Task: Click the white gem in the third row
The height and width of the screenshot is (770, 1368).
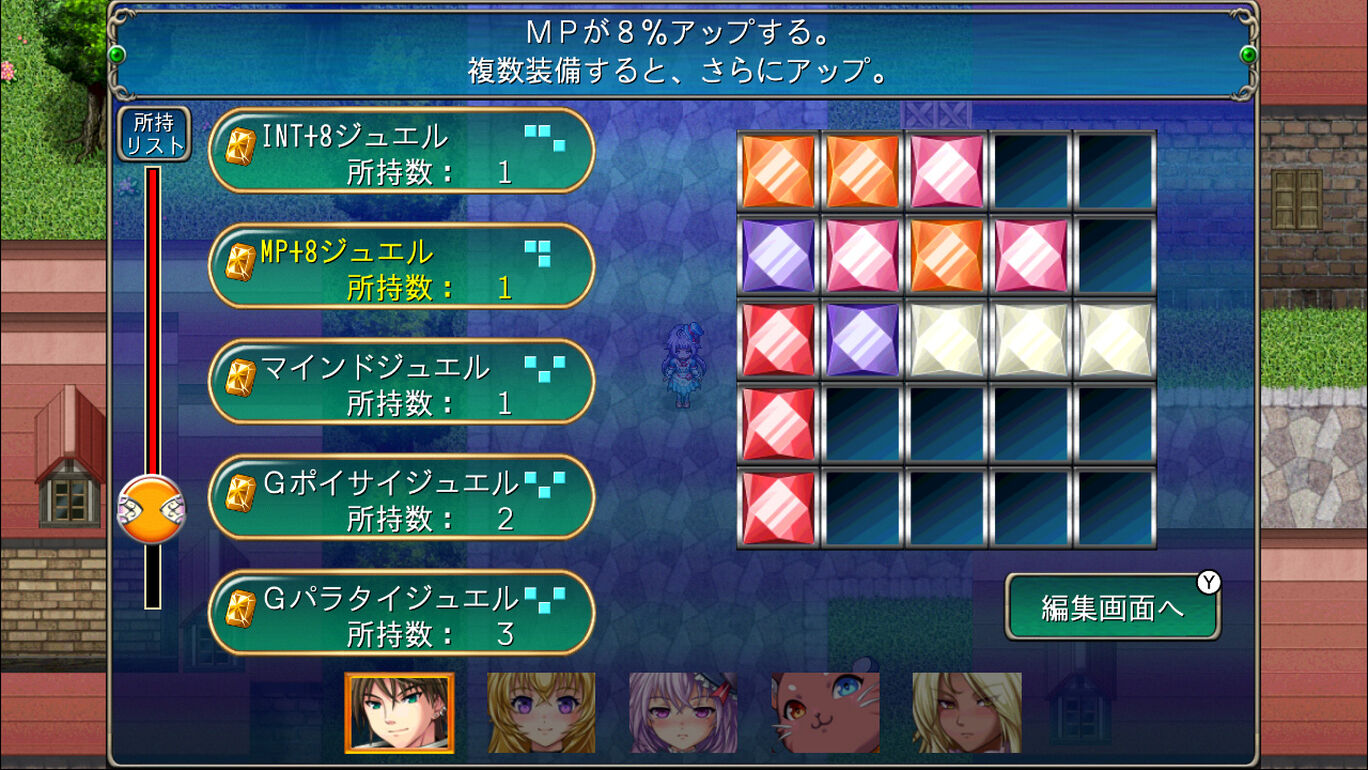Action: (946, 337)
